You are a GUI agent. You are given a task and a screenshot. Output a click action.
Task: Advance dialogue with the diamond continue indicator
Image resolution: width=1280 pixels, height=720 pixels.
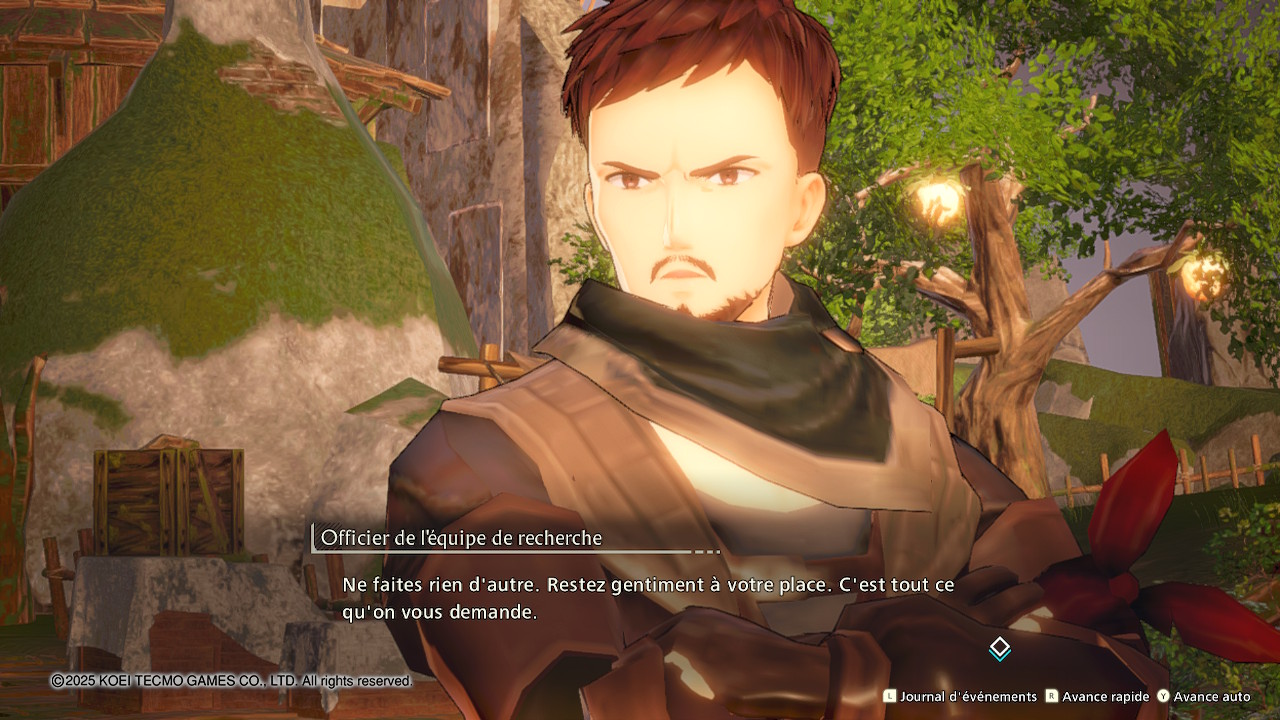tap(1000, 648)
